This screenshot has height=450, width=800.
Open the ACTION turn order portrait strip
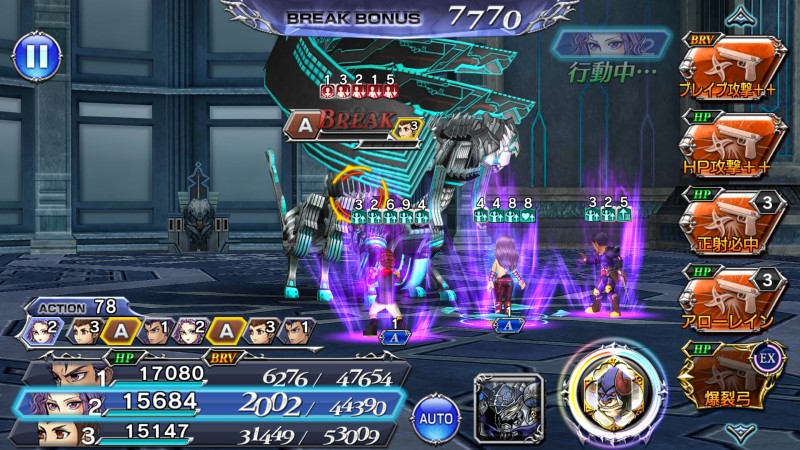(x=167, y=329)
